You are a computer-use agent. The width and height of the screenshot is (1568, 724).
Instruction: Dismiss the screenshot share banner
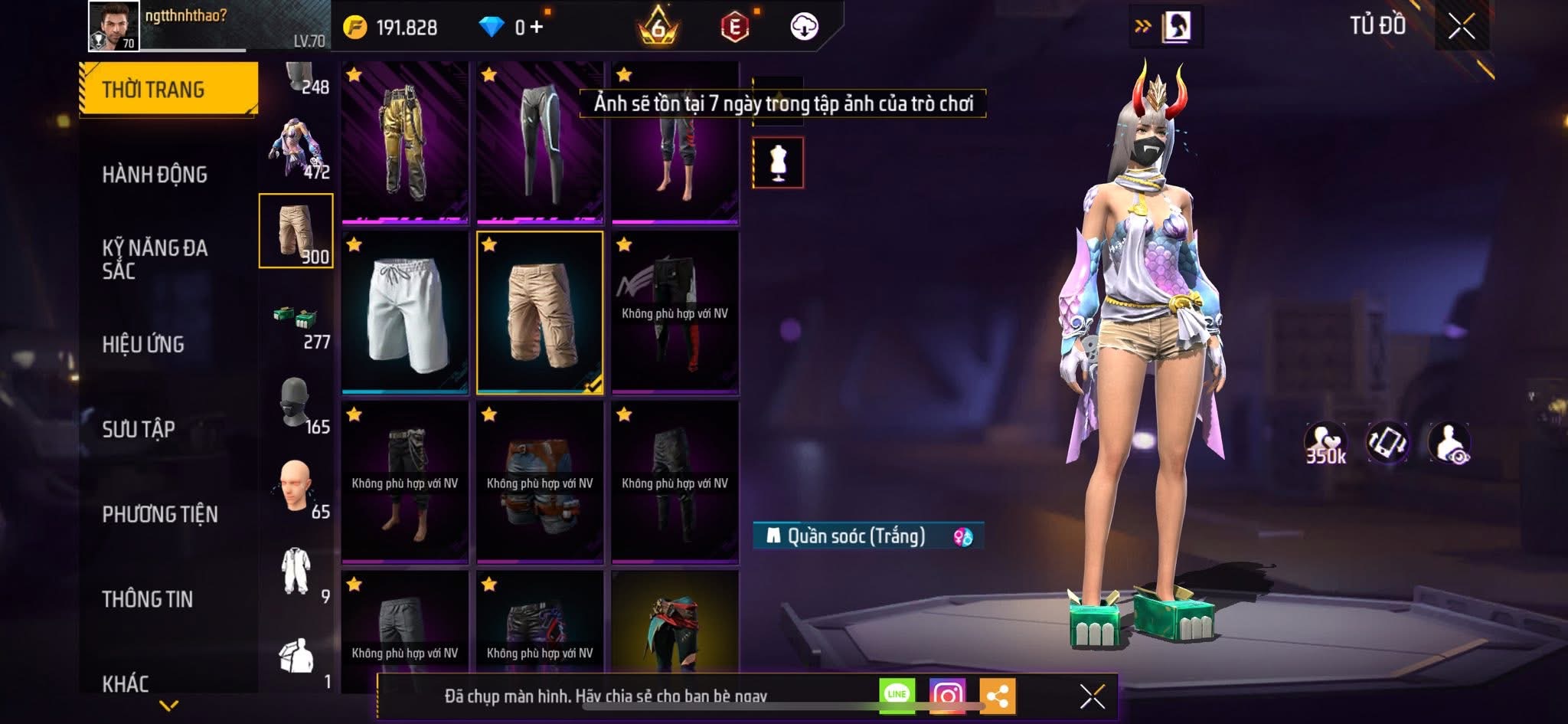pos(1092,696)
